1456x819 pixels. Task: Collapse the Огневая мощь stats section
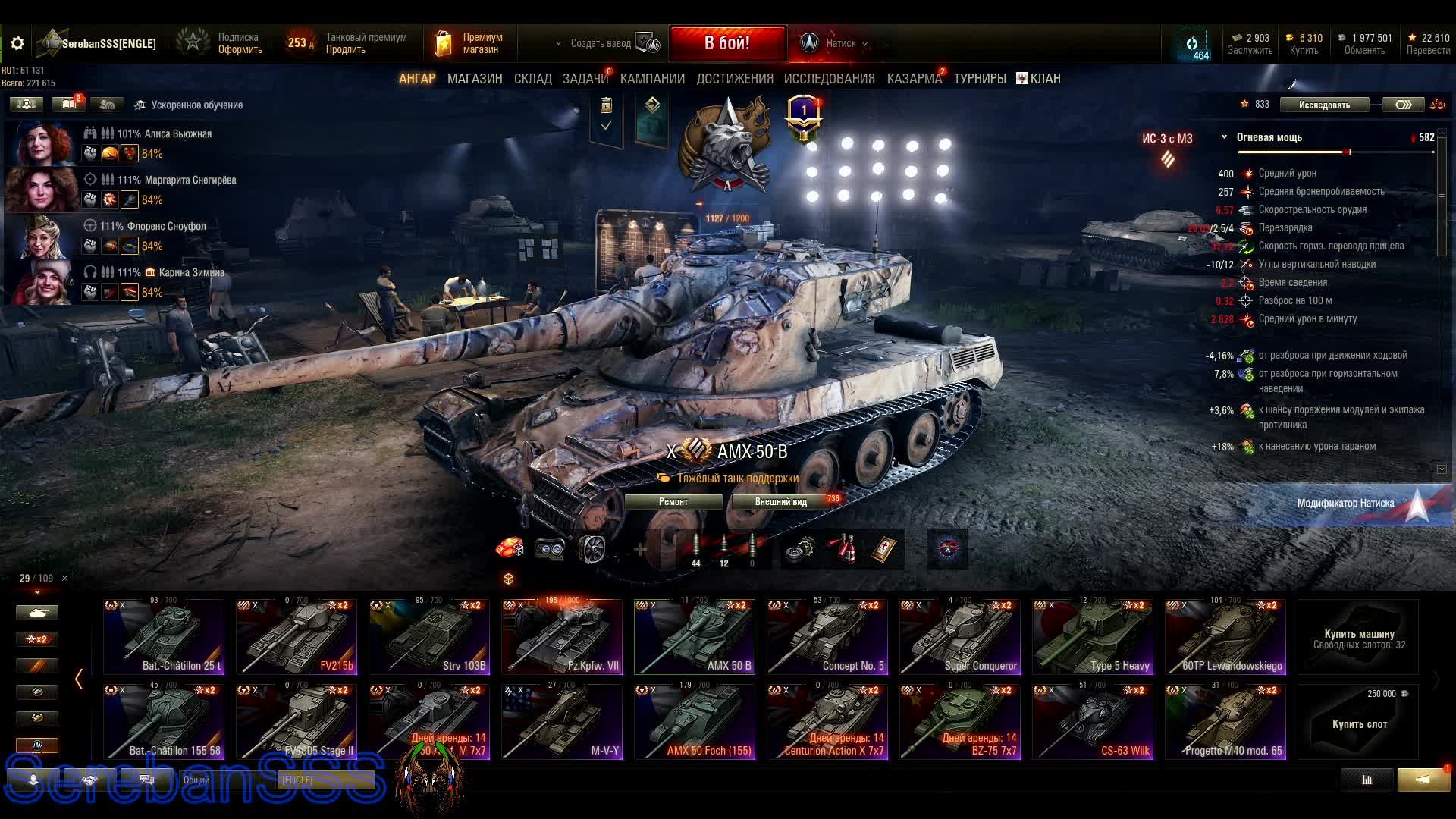(1224, 137)
